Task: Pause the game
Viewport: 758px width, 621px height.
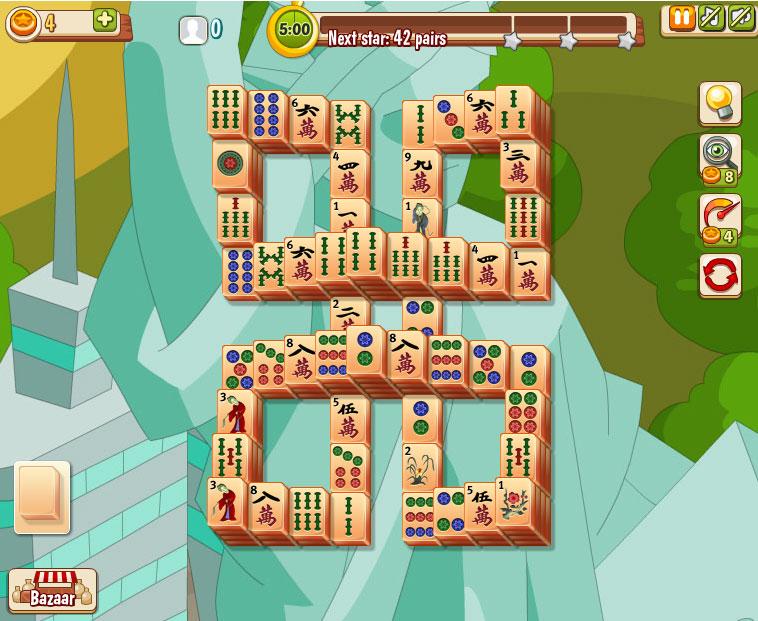Action: click(681, 19)
